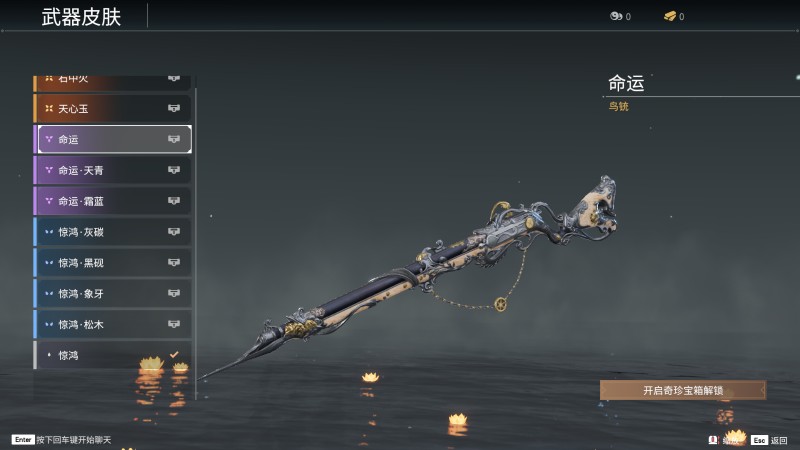Click the 开启奇珍宝箱解锁 unlock button
800x450 pixels.
coord(683,390)
